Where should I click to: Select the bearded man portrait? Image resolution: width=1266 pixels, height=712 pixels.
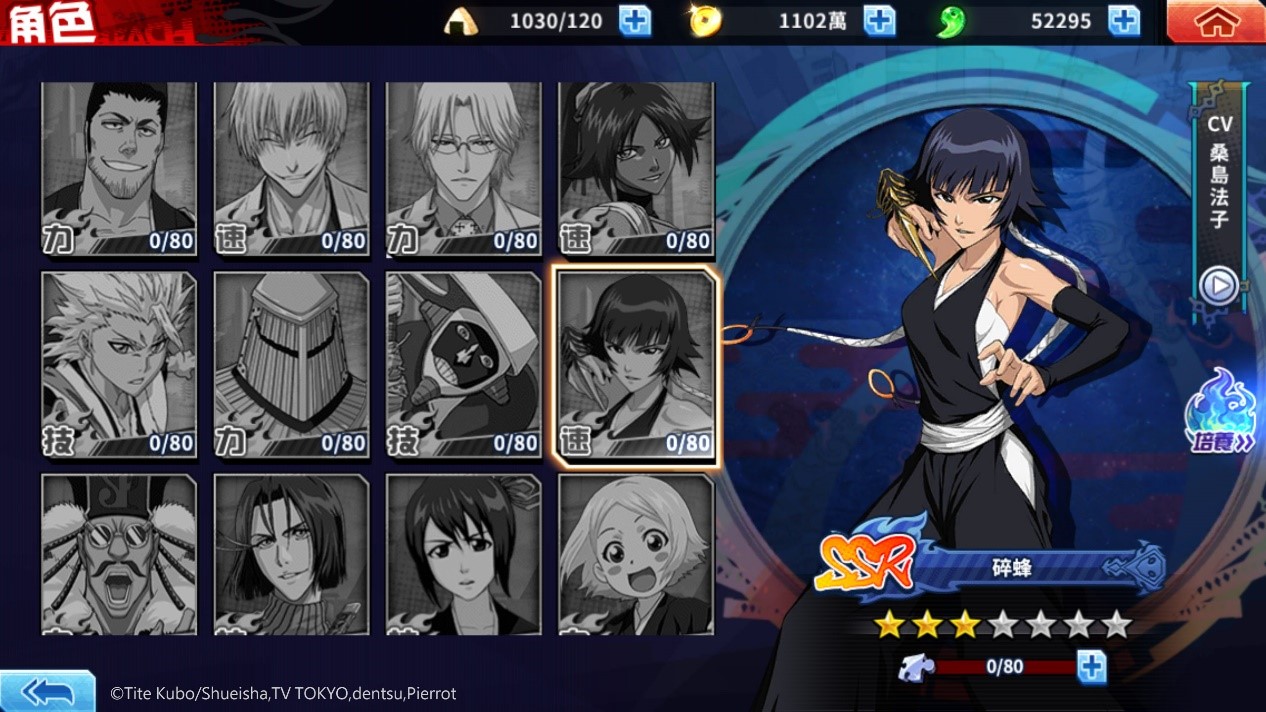[119, 169]
